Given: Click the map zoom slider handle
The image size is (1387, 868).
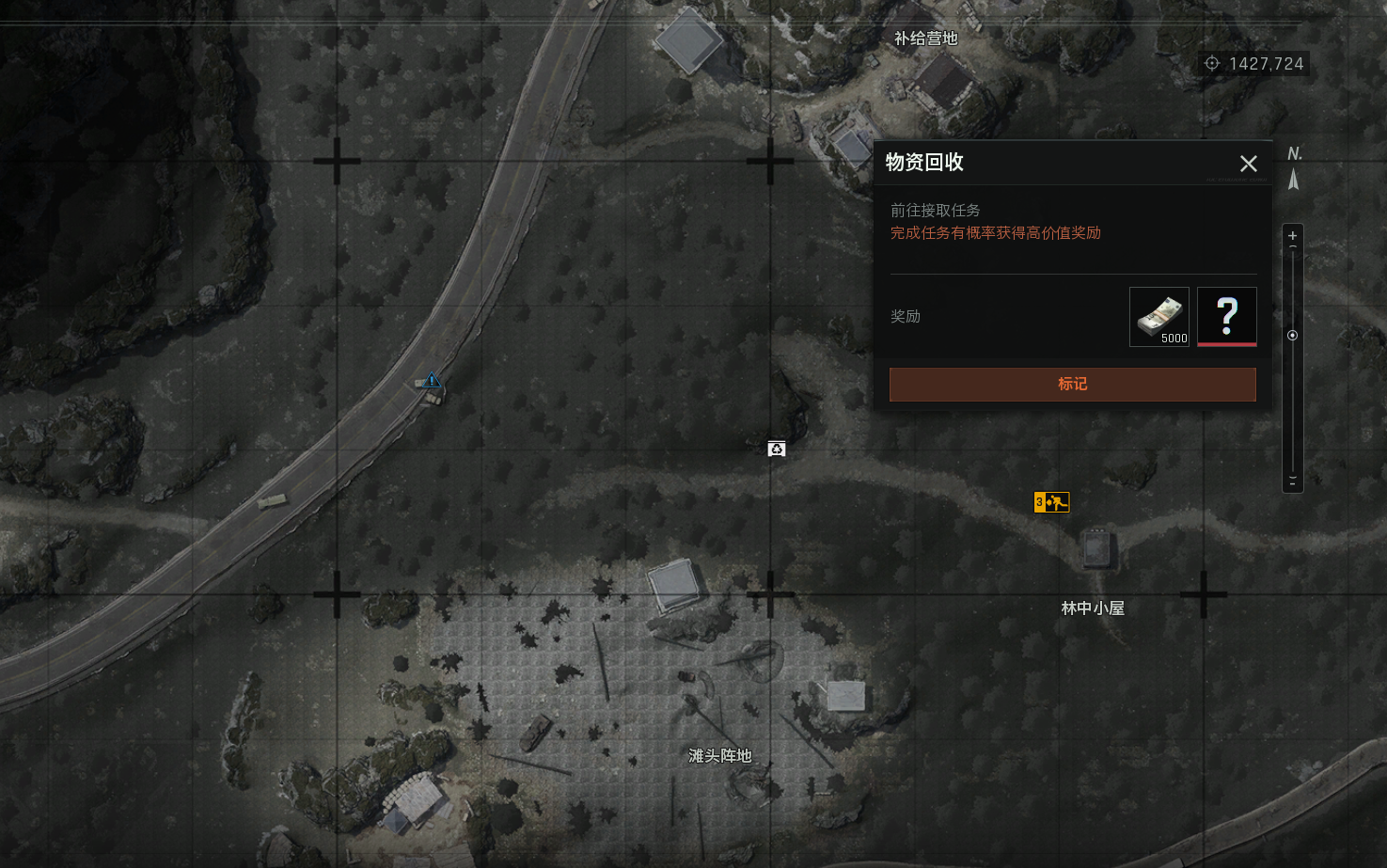Looking at the screenshot, I should [x=1292, y=336].
